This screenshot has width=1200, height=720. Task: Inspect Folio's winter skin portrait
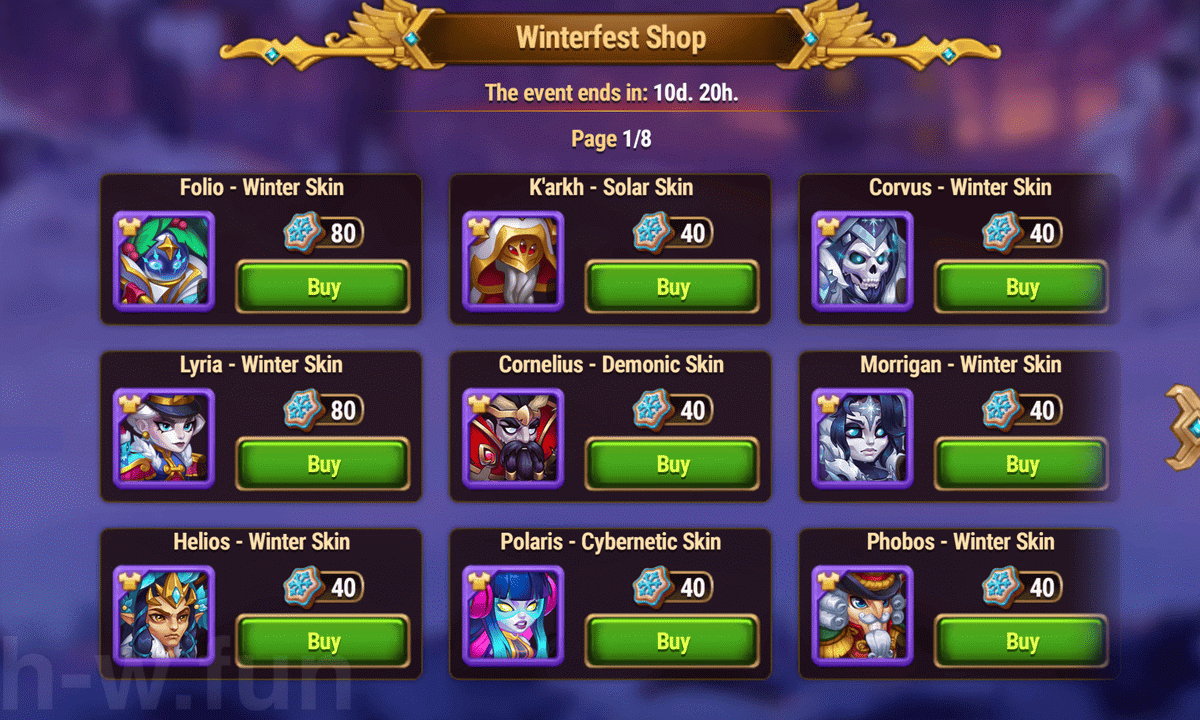pyautogui.click(x=164, y=261)
